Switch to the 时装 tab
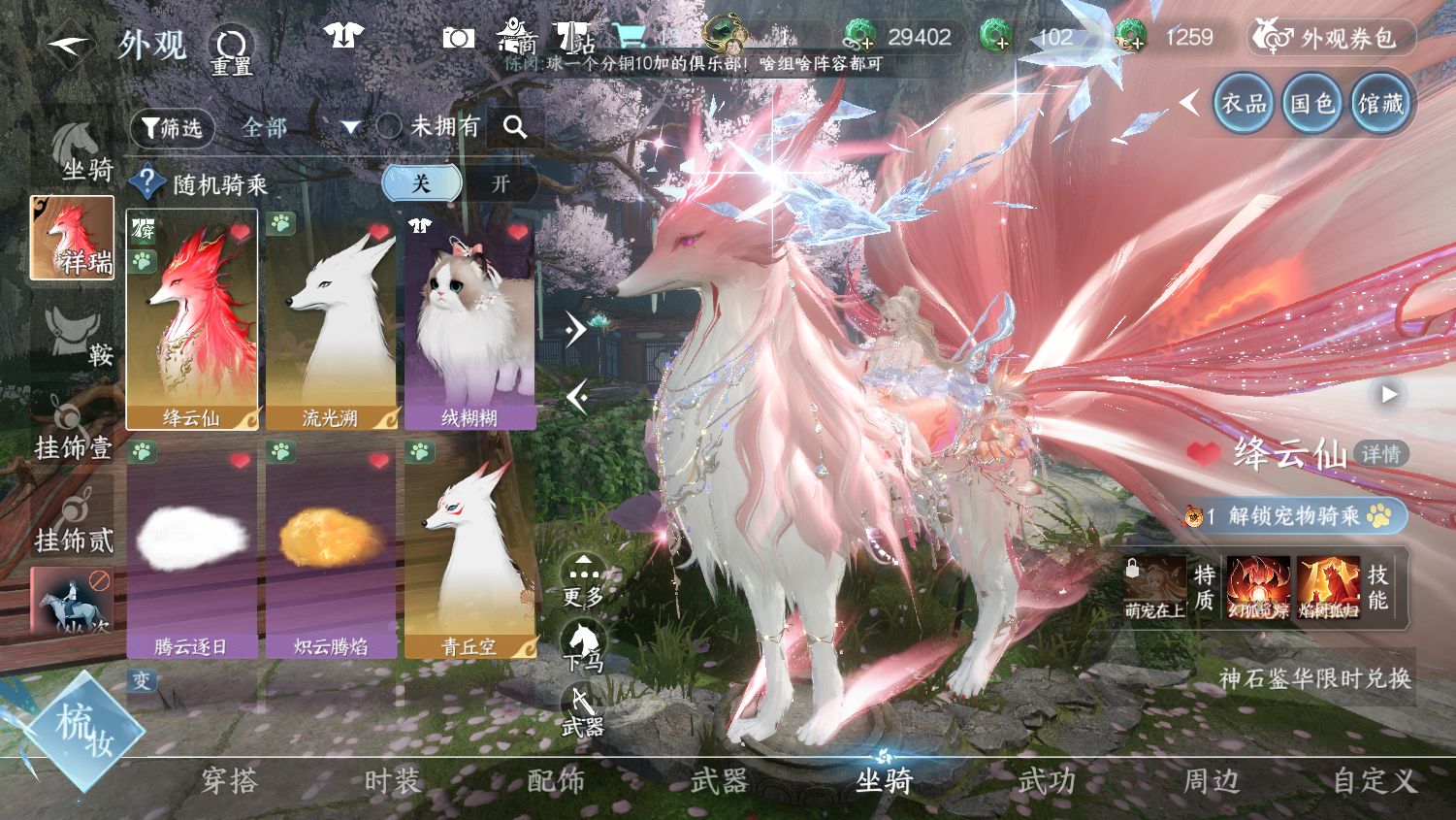This screenshot has width=1456, height=820. tap(393, 781)
